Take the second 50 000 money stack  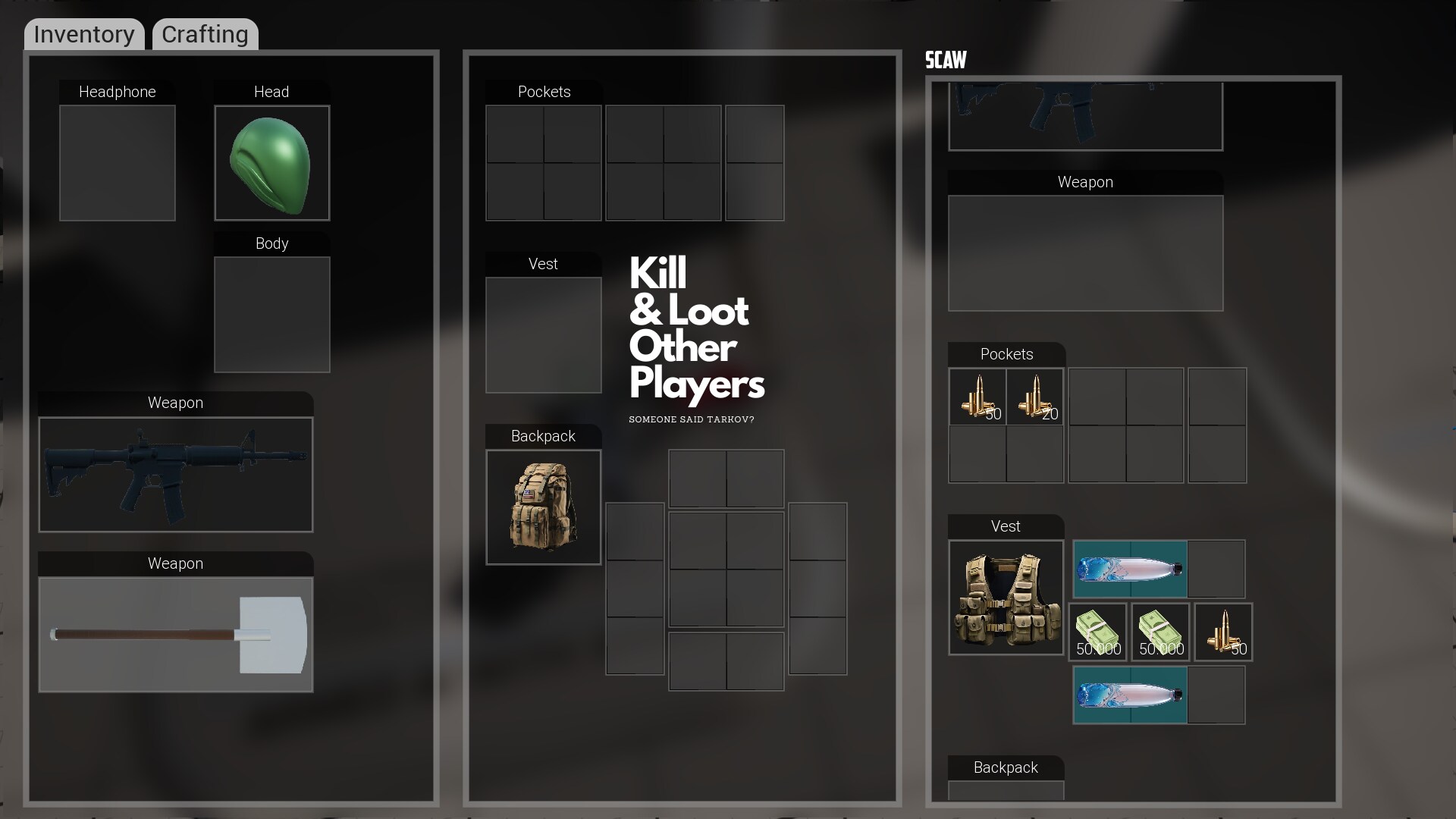[x=1160, y=631]
